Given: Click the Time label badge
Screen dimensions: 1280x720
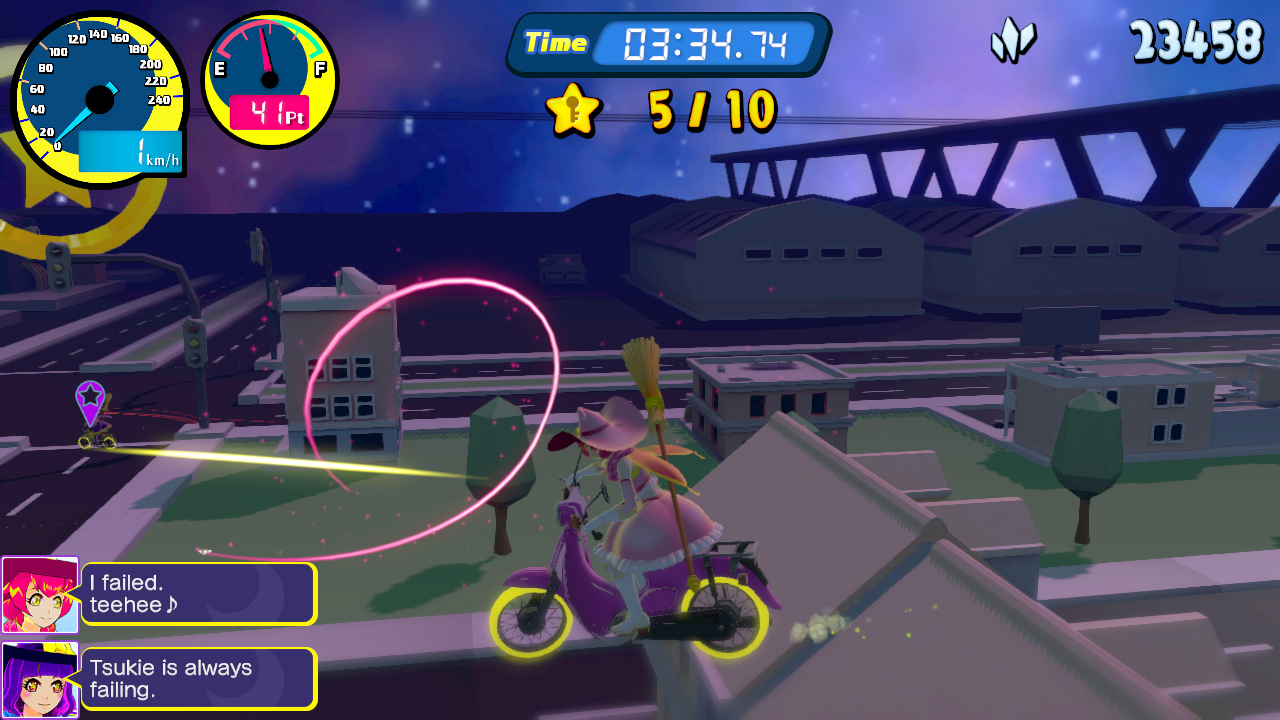Looking at the screenshot, I should point(556,43).
